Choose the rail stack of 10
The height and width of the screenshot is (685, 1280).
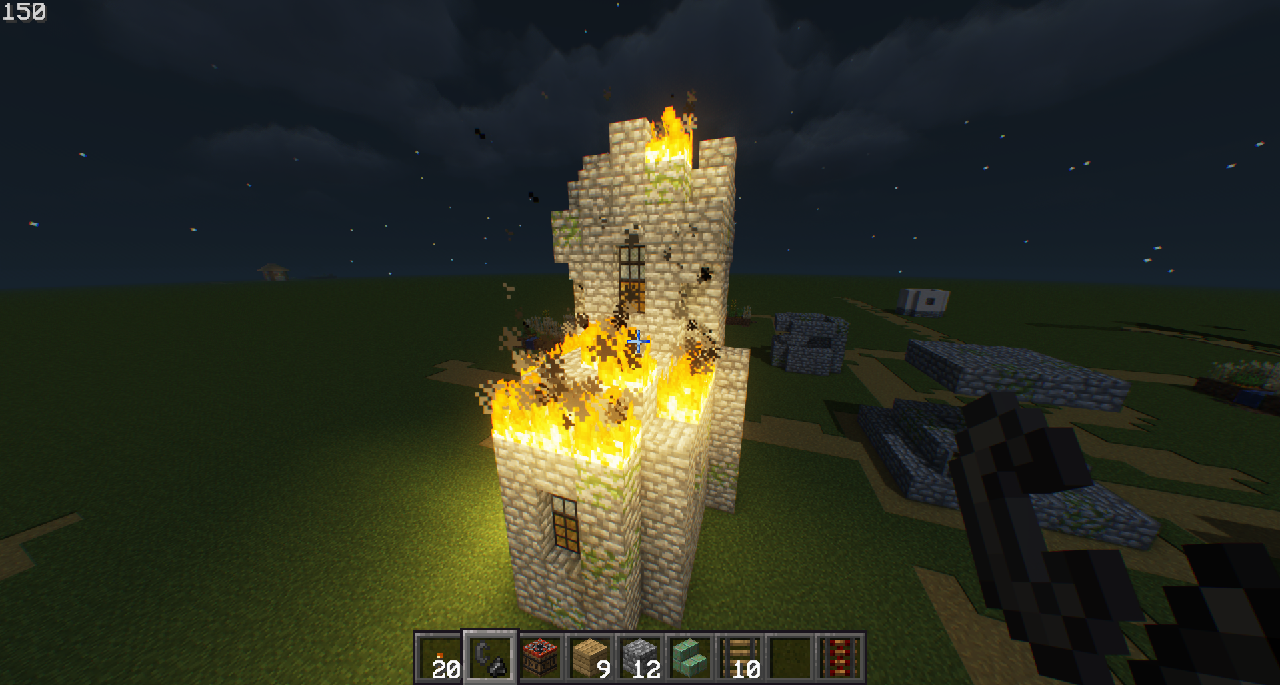pyautogui.click(x=740, y=657)
